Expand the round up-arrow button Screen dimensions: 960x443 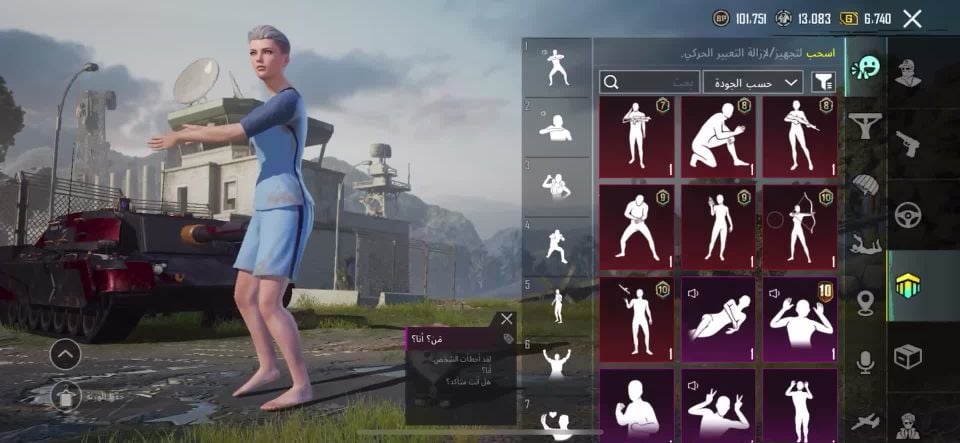(x=65, y=354)
